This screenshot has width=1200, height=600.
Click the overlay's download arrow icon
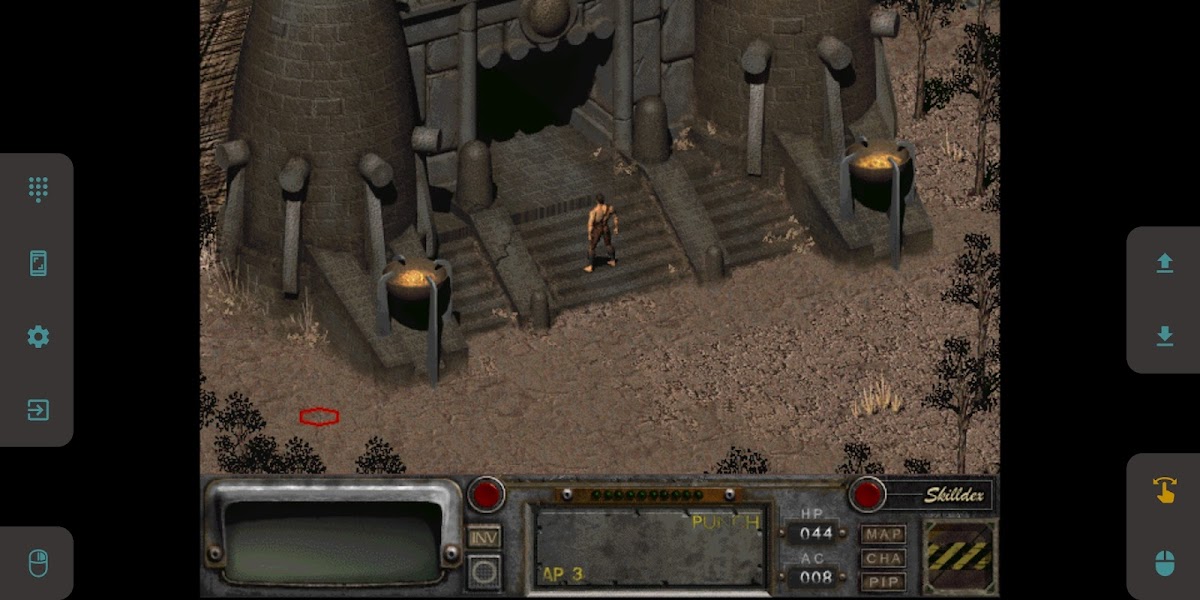[1164, 337]
